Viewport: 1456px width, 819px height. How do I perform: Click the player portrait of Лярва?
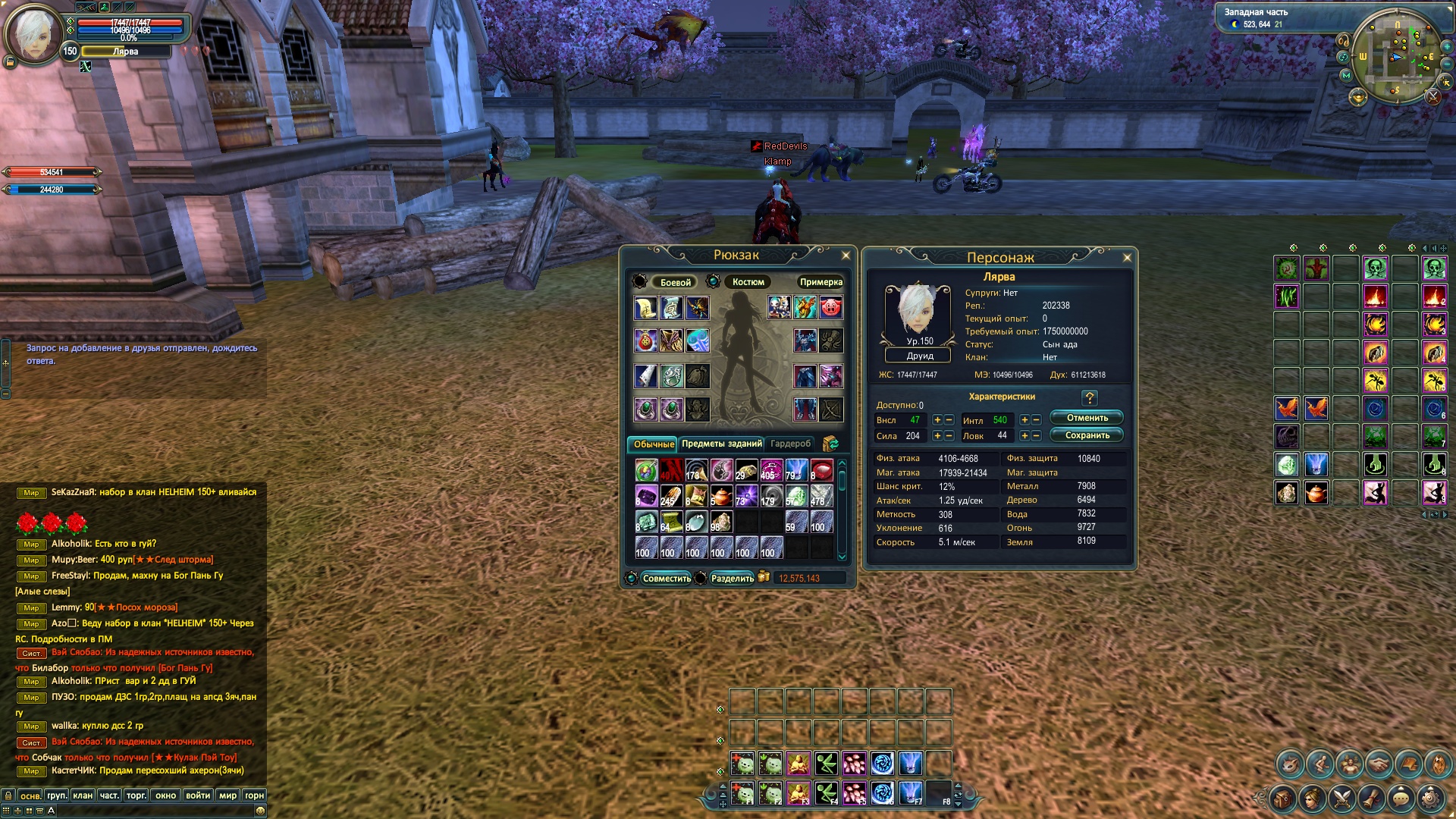[x=33, y=34]
